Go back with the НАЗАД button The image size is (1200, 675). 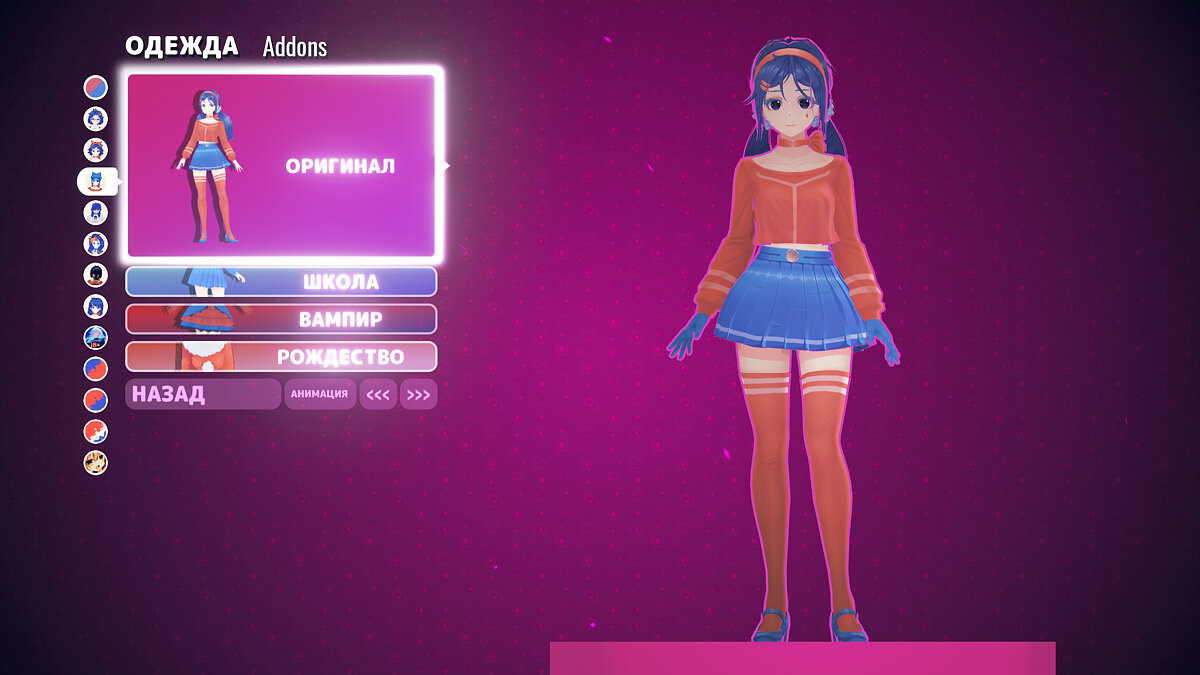tap(202, 394)
